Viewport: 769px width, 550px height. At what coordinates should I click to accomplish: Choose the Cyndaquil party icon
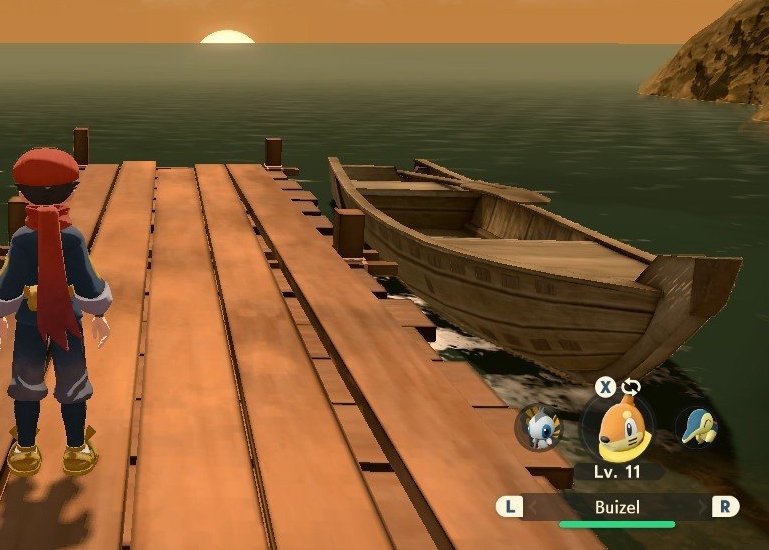click(695, 427)
